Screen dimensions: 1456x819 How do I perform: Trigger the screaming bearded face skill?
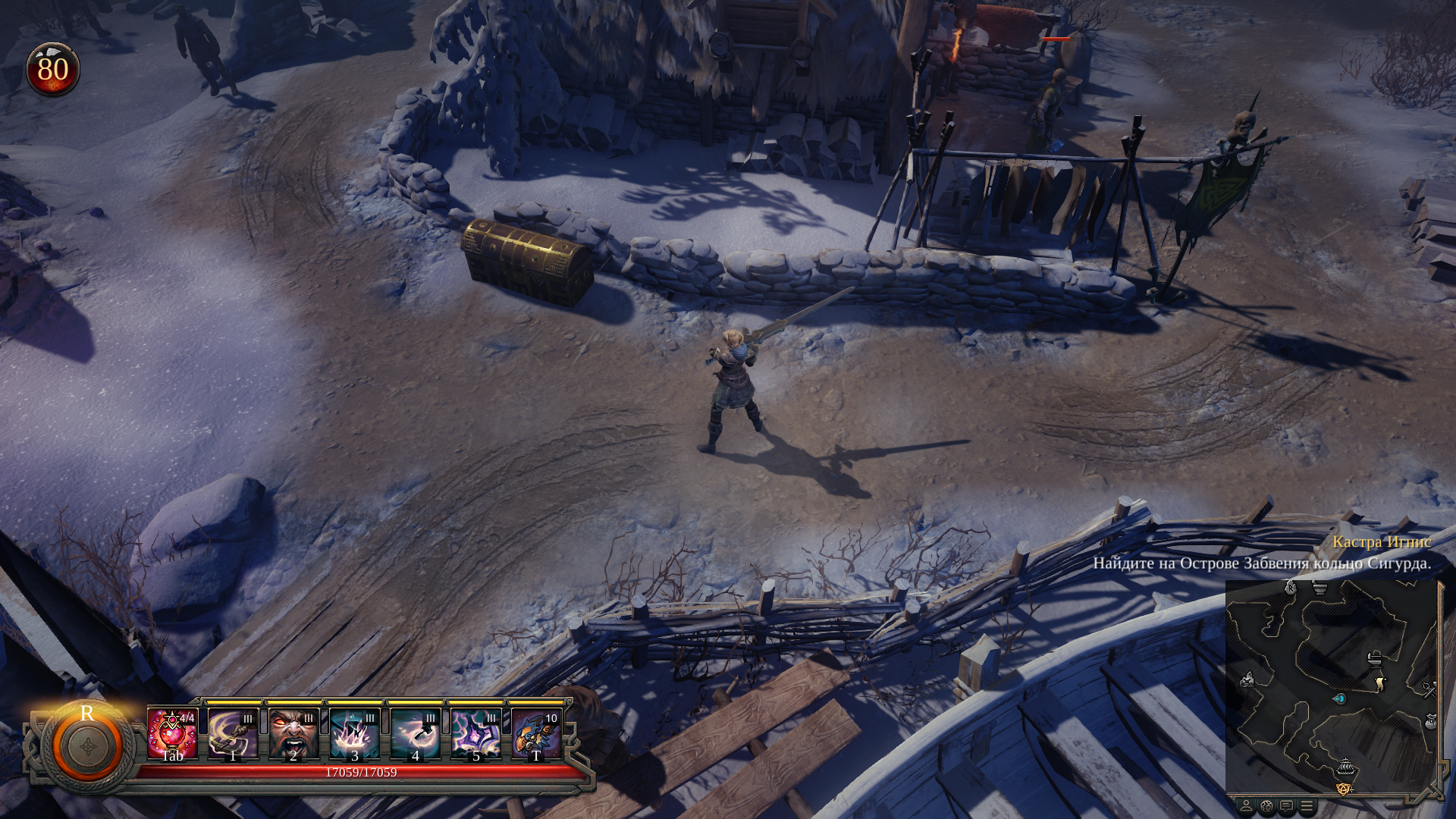(x=293, y=733)
